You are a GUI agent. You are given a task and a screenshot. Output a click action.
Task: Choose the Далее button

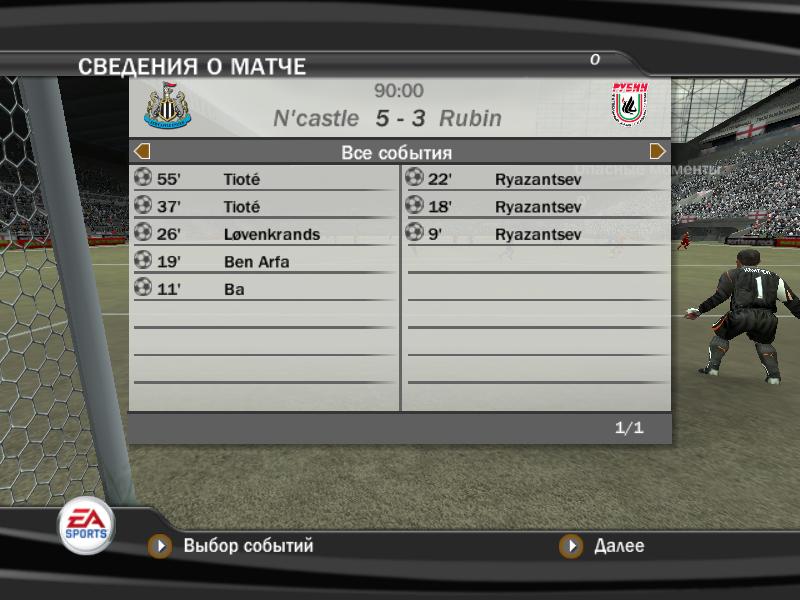click(605, 546)
